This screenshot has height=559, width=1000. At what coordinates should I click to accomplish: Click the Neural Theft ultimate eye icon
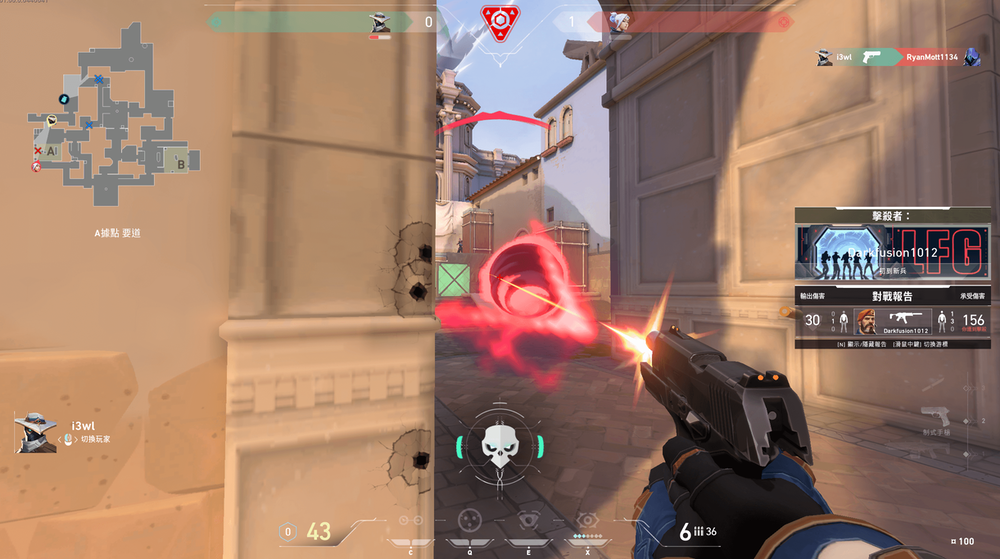587,520
